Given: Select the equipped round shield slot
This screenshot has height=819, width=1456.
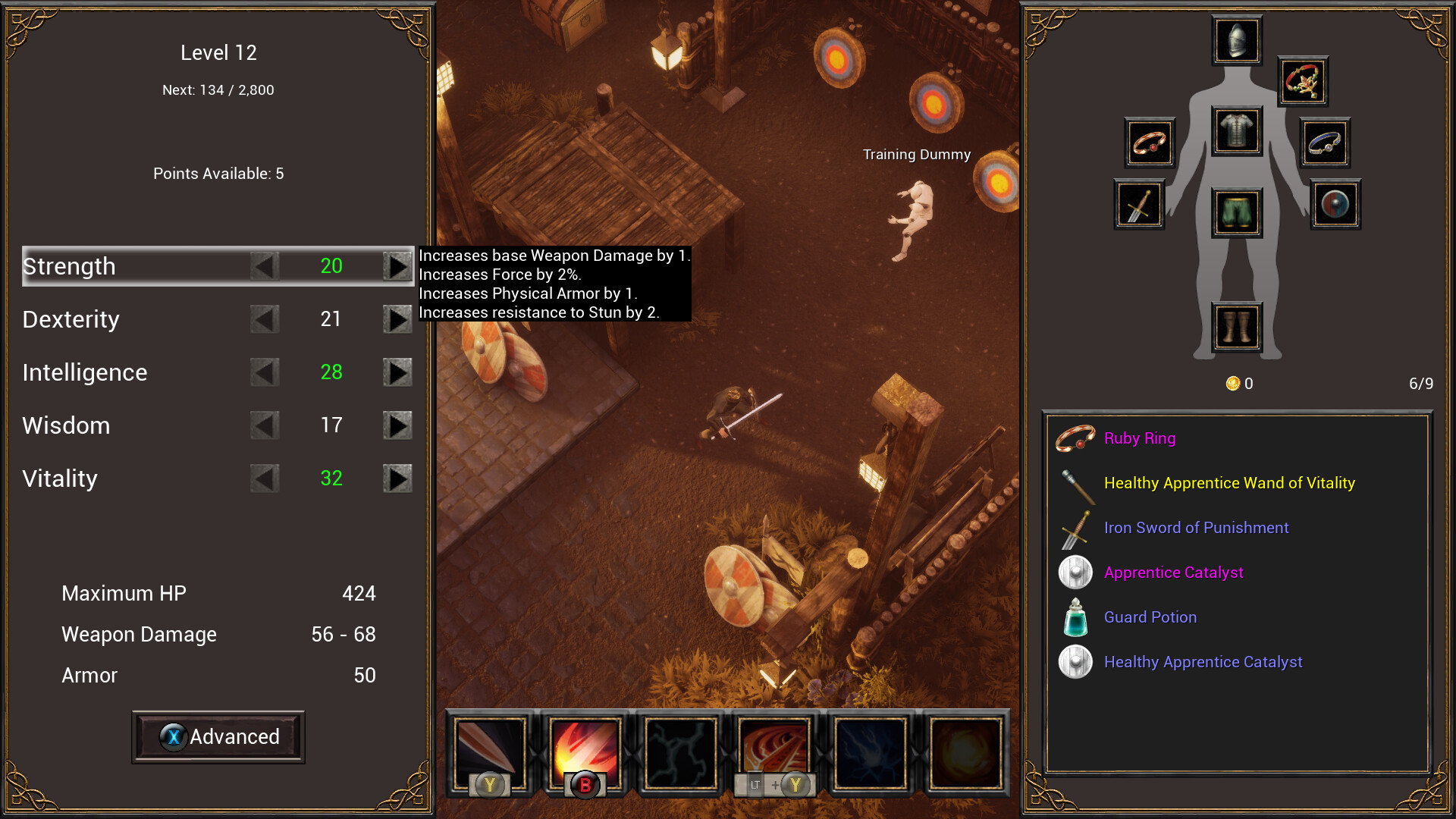Looking at the screenshot, I should point(1335,205).
